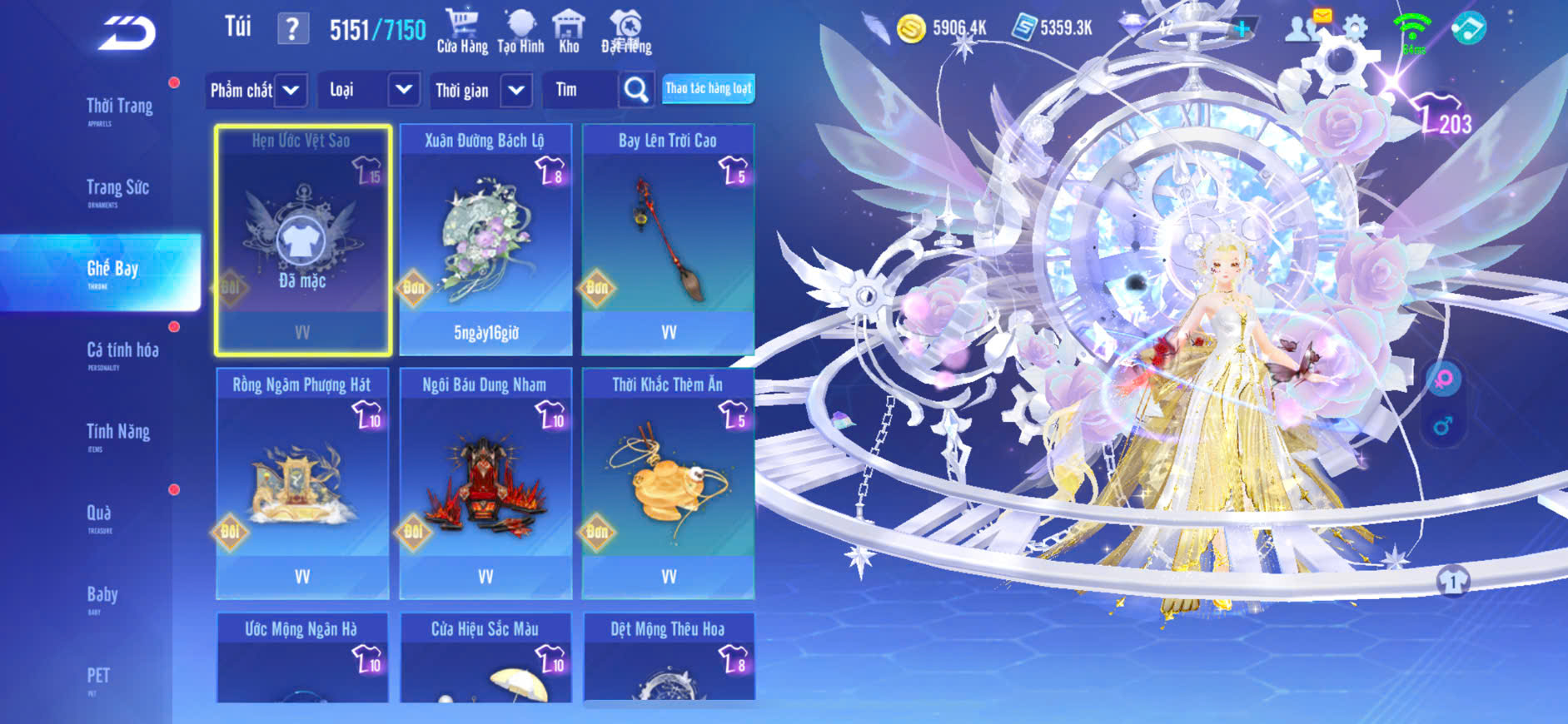1568x724 pixels.
Task: Open the gear settings icon
Action: coord(1355,28)
